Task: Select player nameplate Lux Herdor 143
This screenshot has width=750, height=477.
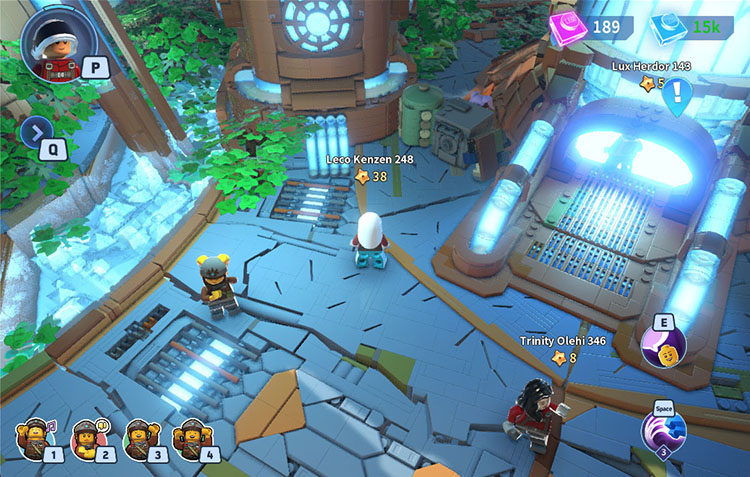Action: click(x=651, y=66)
